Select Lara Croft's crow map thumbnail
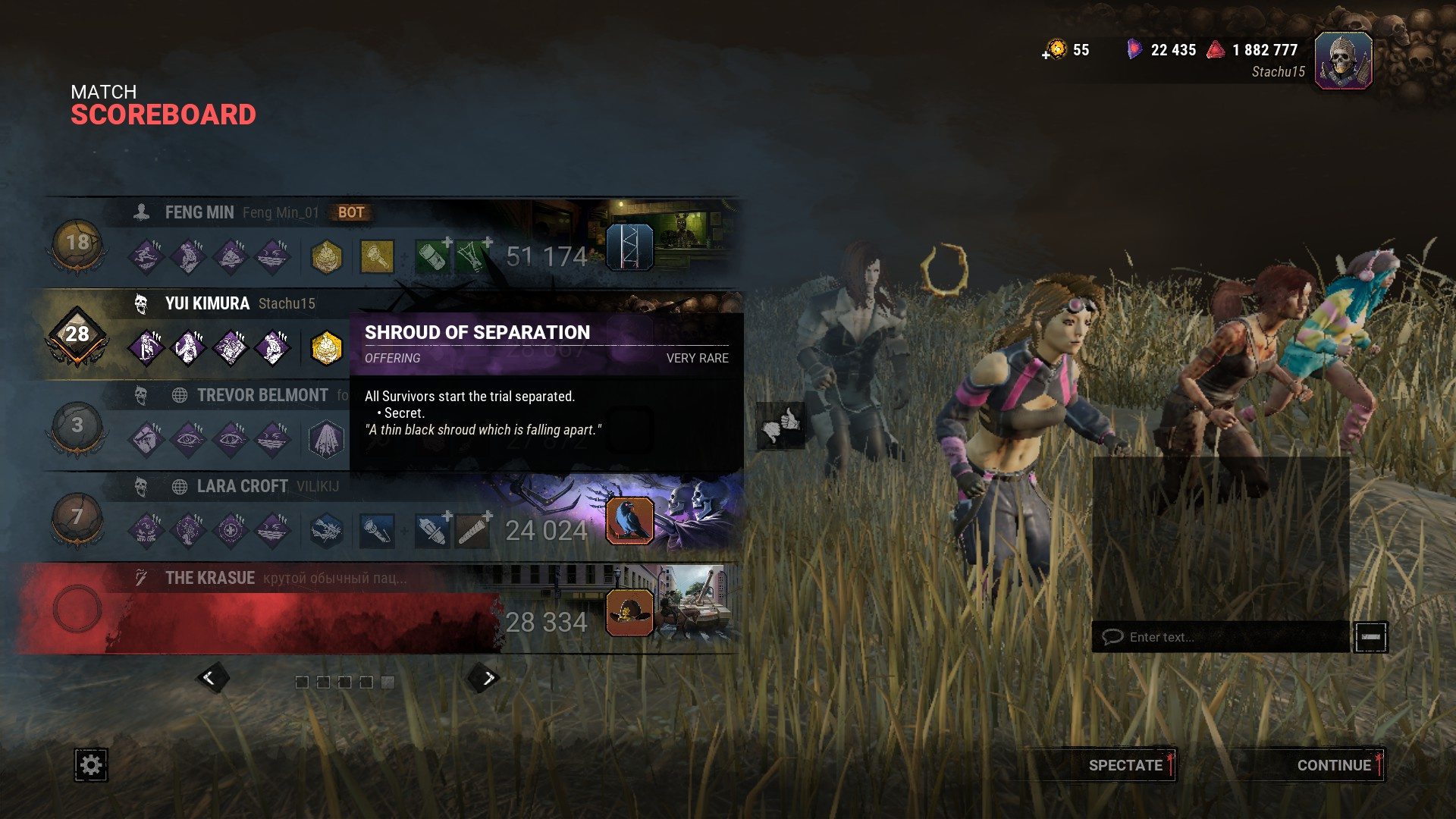This screenshot has width=1456, height=819. click(629, 521)
